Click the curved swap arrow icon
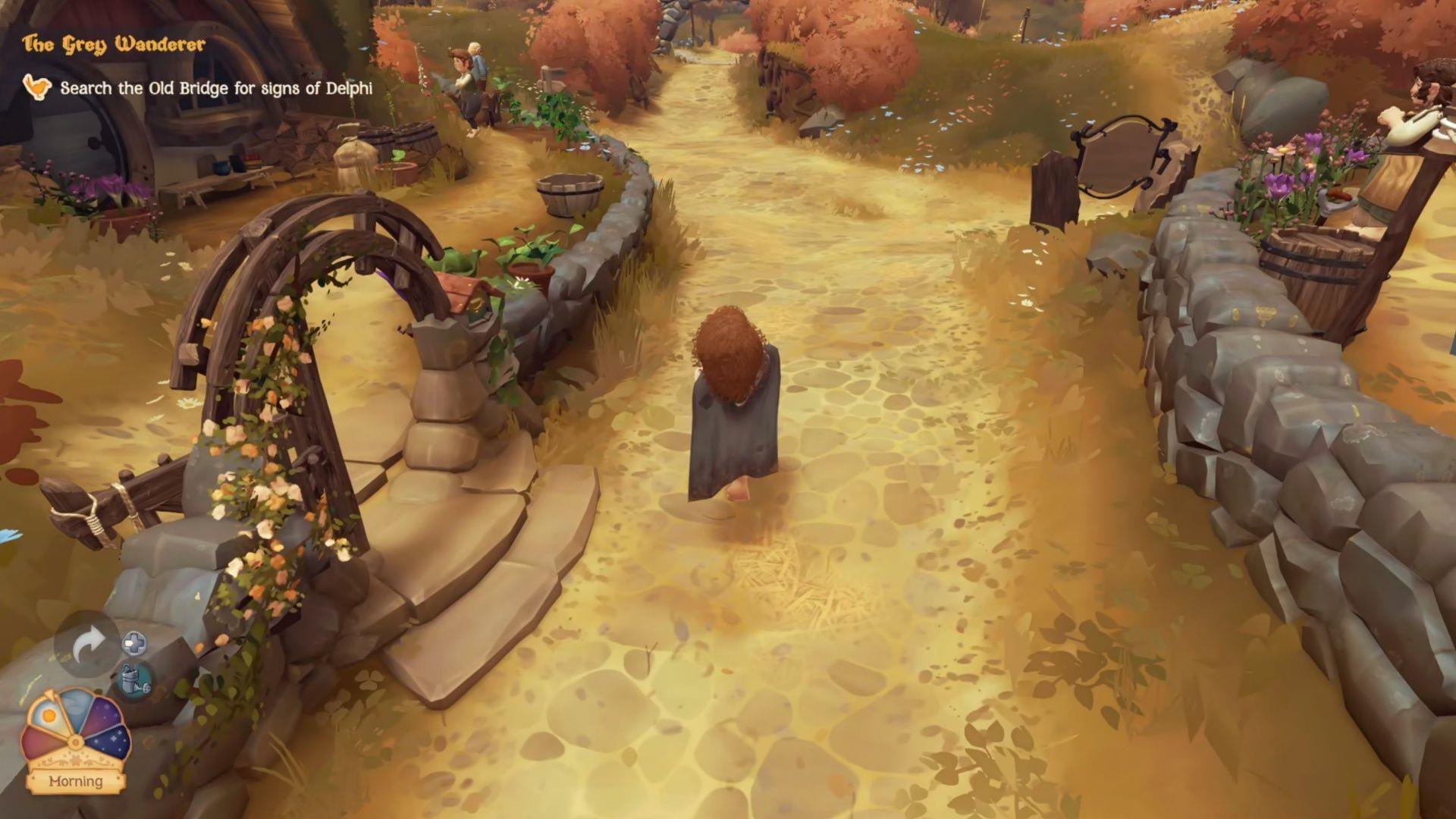This screenshot has width=1456, height=819. click(89, 642)
